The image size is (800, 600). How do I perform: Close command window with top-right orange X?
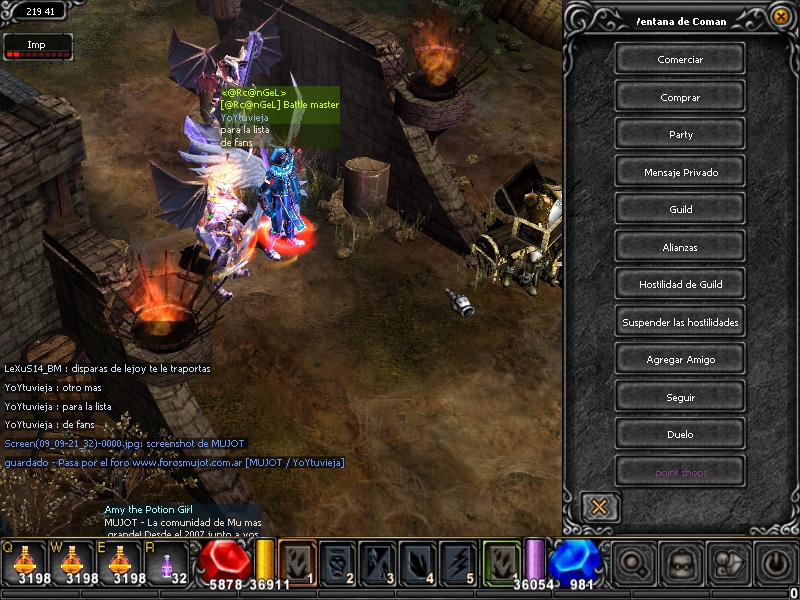tap(781, 16)
